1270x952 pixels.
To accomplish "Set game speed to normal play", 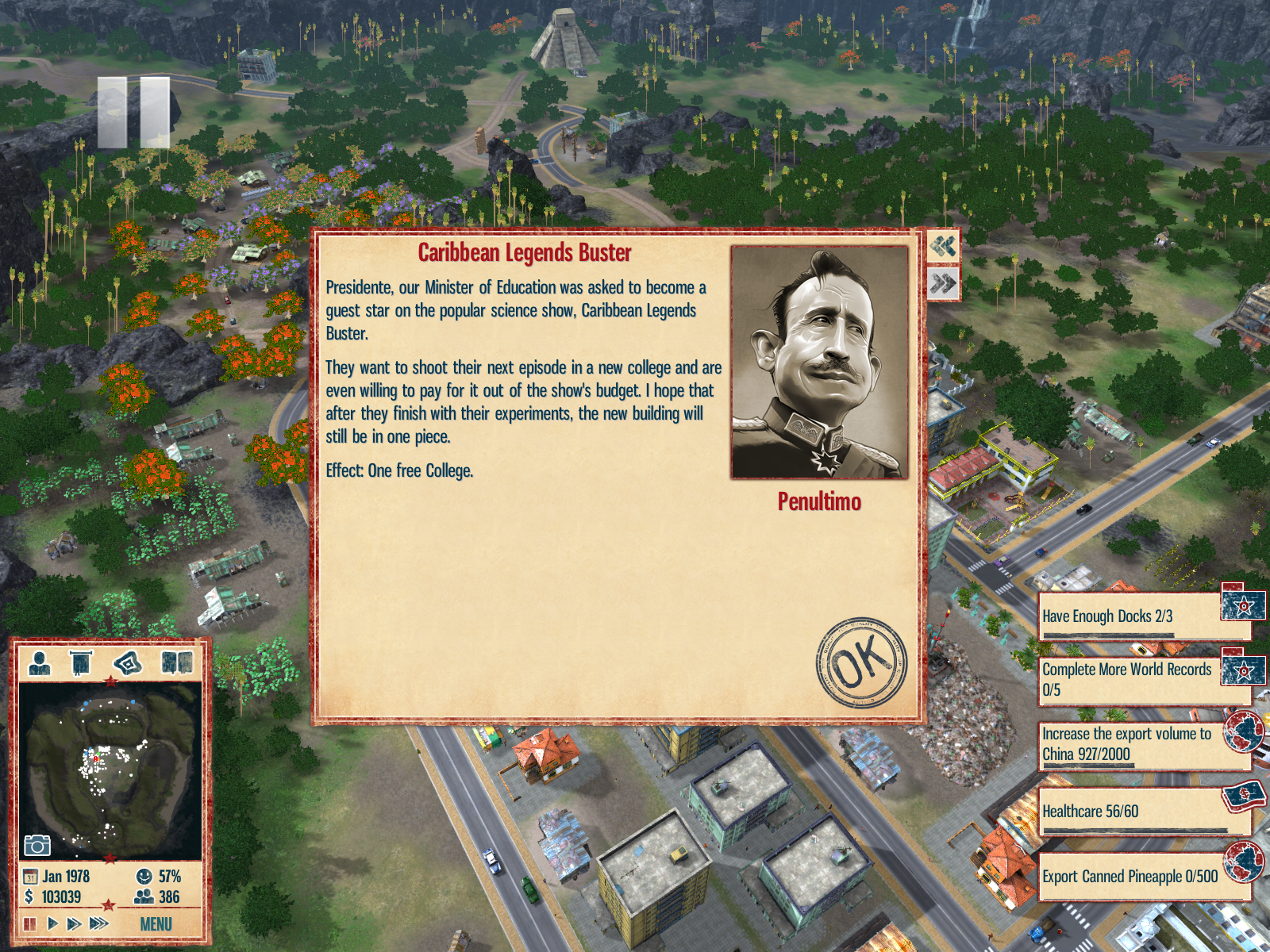I will [52, 923].
